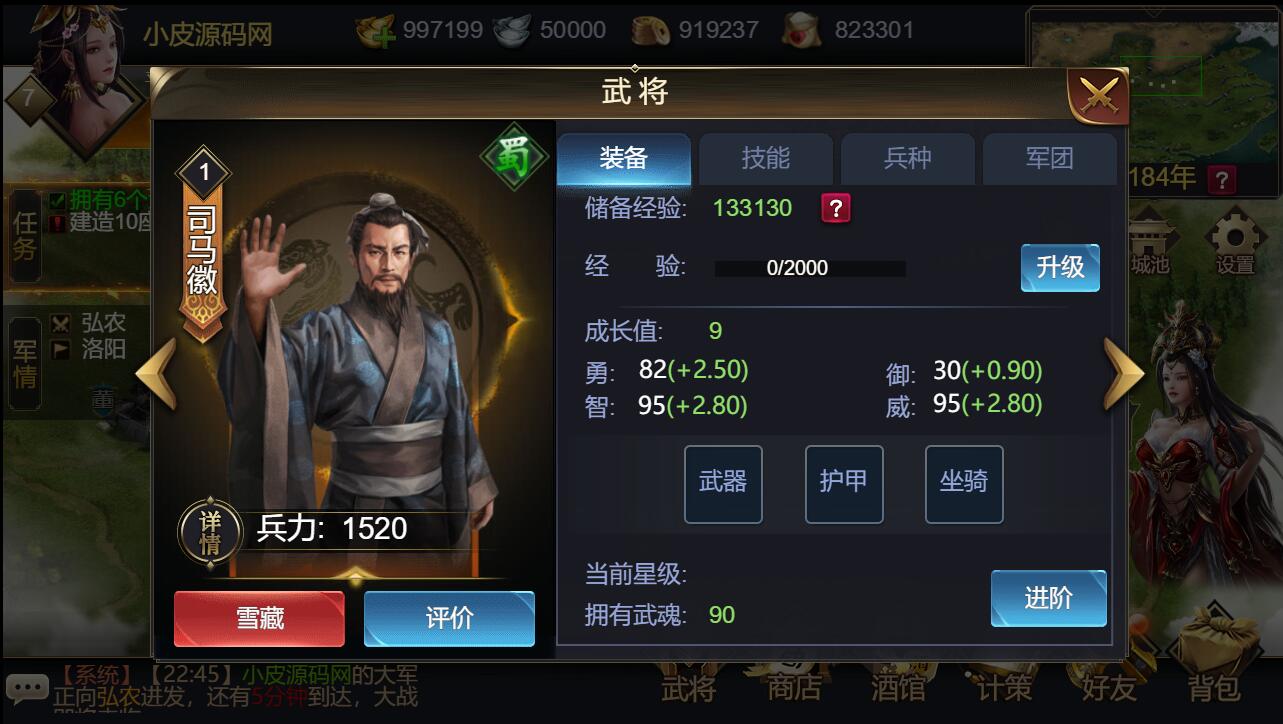This screenshot has height=724, width=1283.
Task: Switch to the 技能 skills tab
Action: 765,158
